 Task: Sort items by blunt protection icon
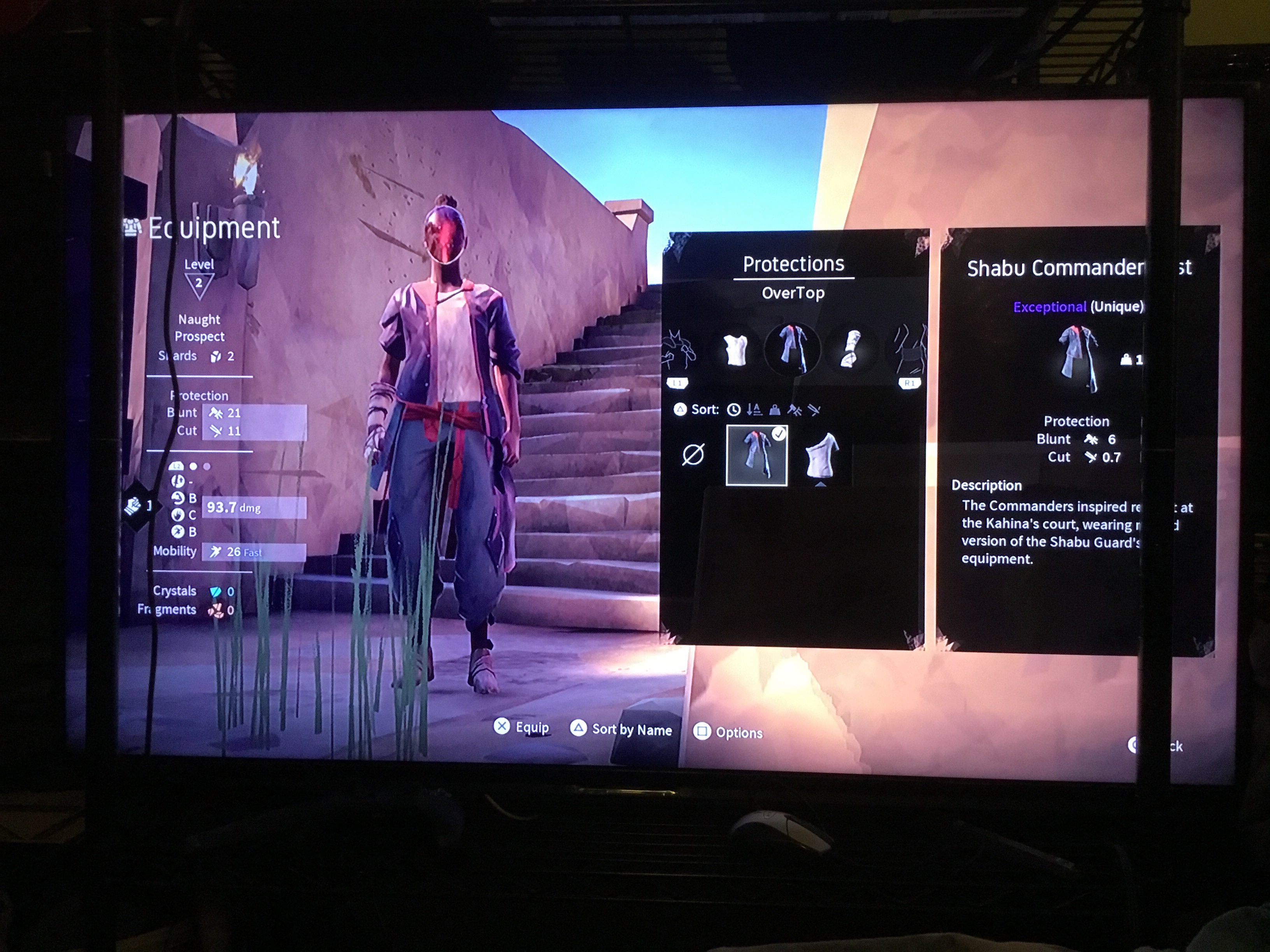795,410
